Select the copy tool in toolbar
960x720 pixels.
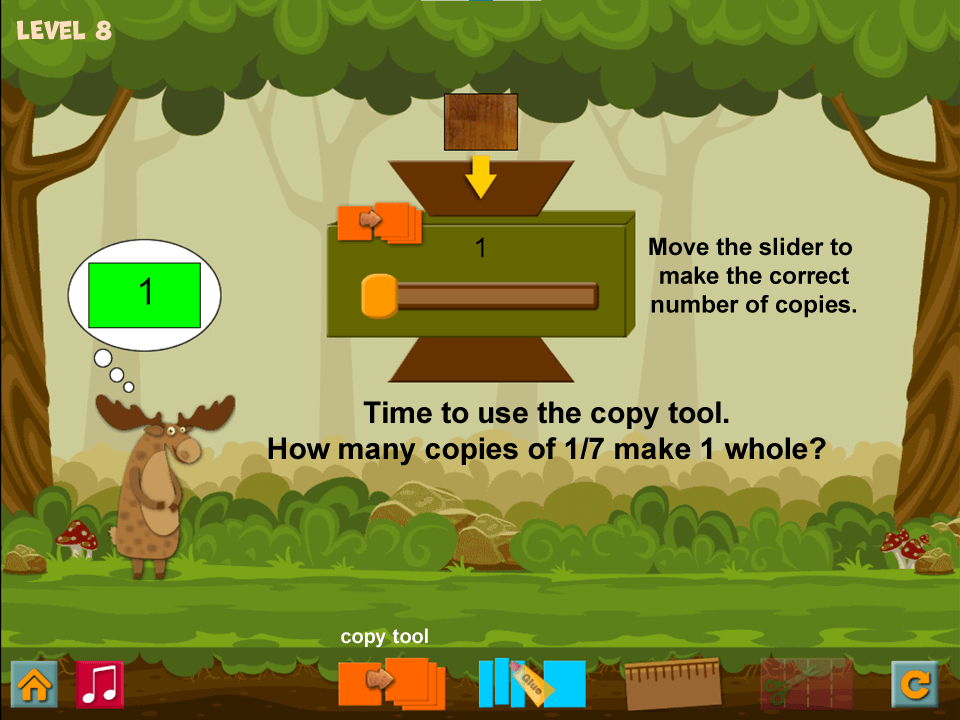point(391,683)
